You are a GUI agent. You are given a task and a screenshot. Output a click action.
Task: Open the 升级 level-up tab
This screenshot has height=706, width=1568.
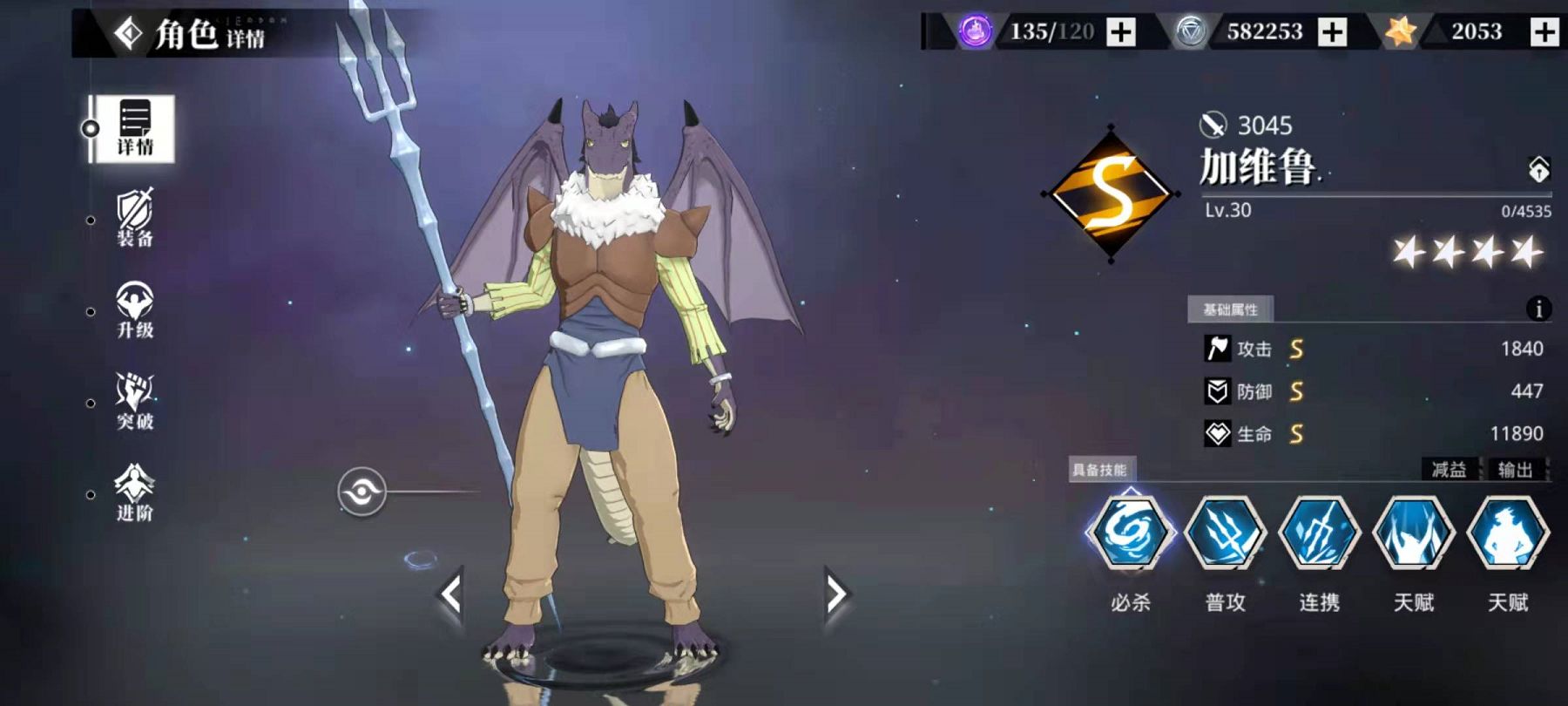(x=134, y=310)
